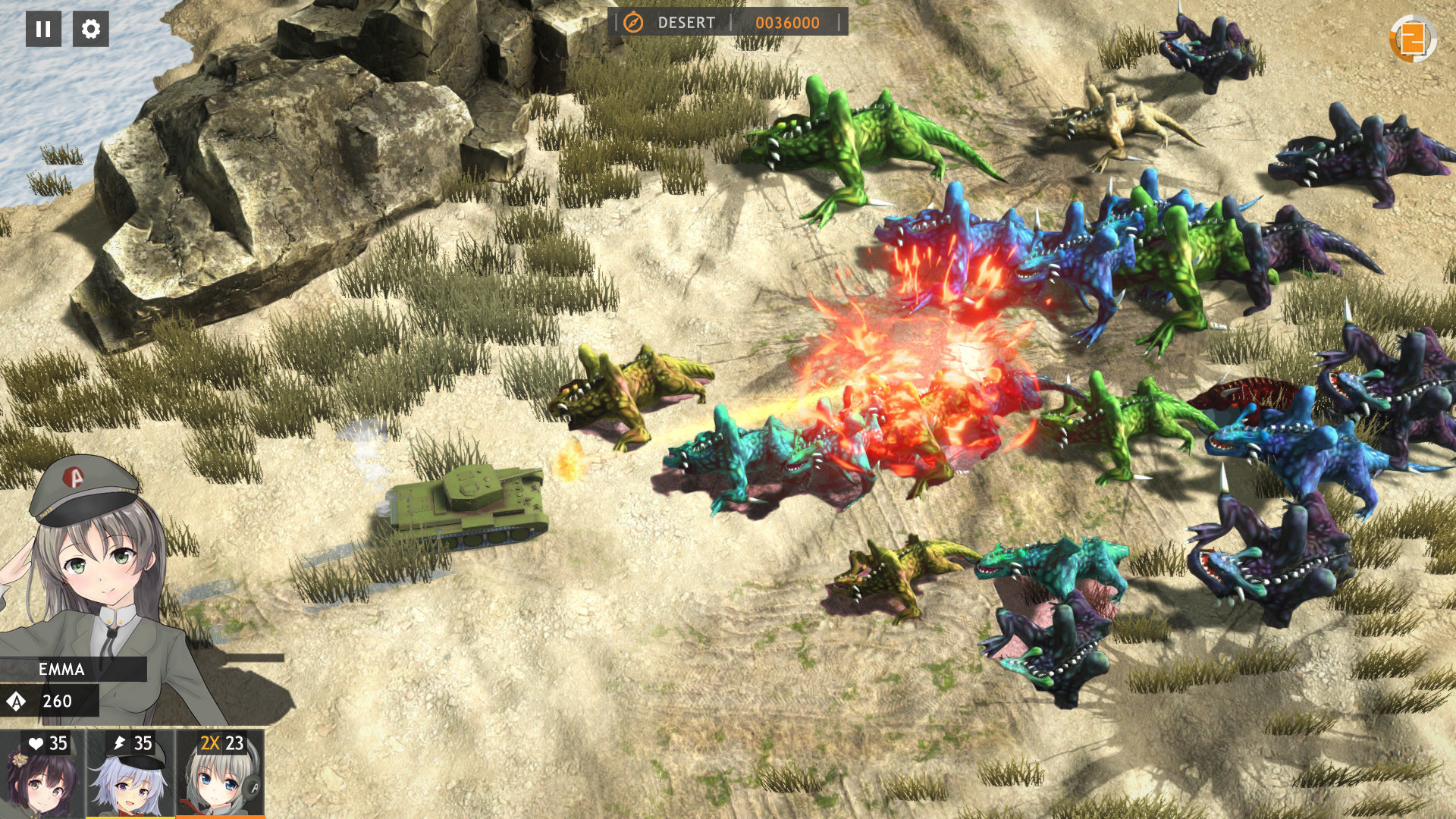Pause the game

tap(43, 29)
